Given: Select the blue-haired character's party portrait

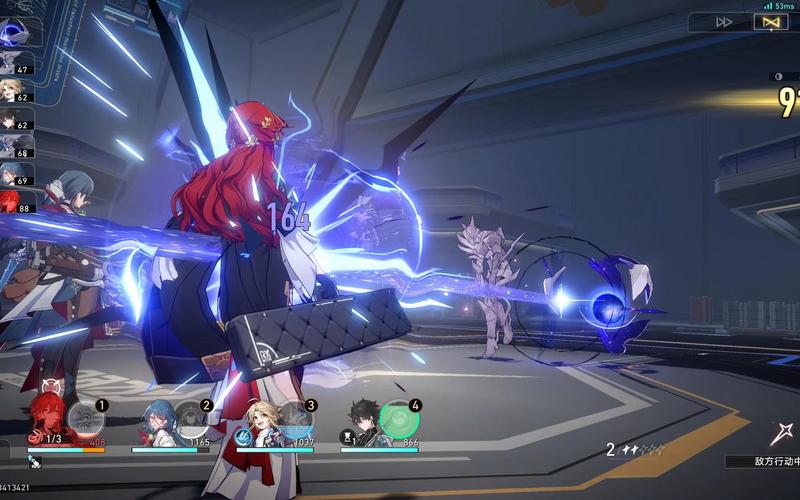Looking at the screenshot, I should pyautogui.click(x=157, y=418).
